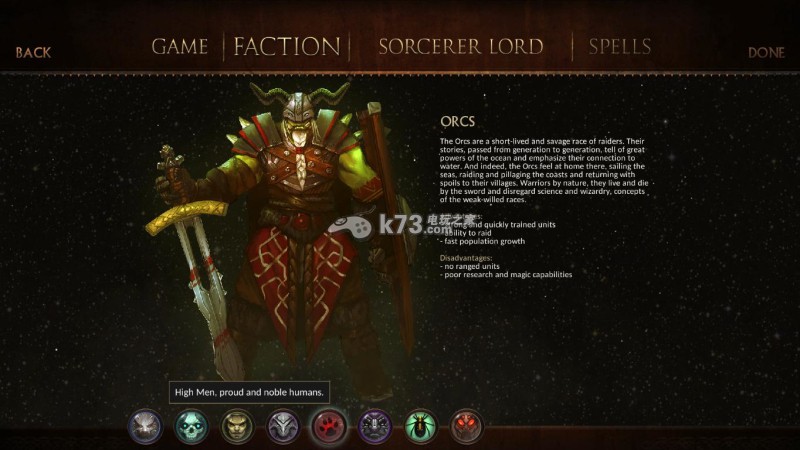Choose the red glowing-eyed demon faction icon

click(467, 427)
